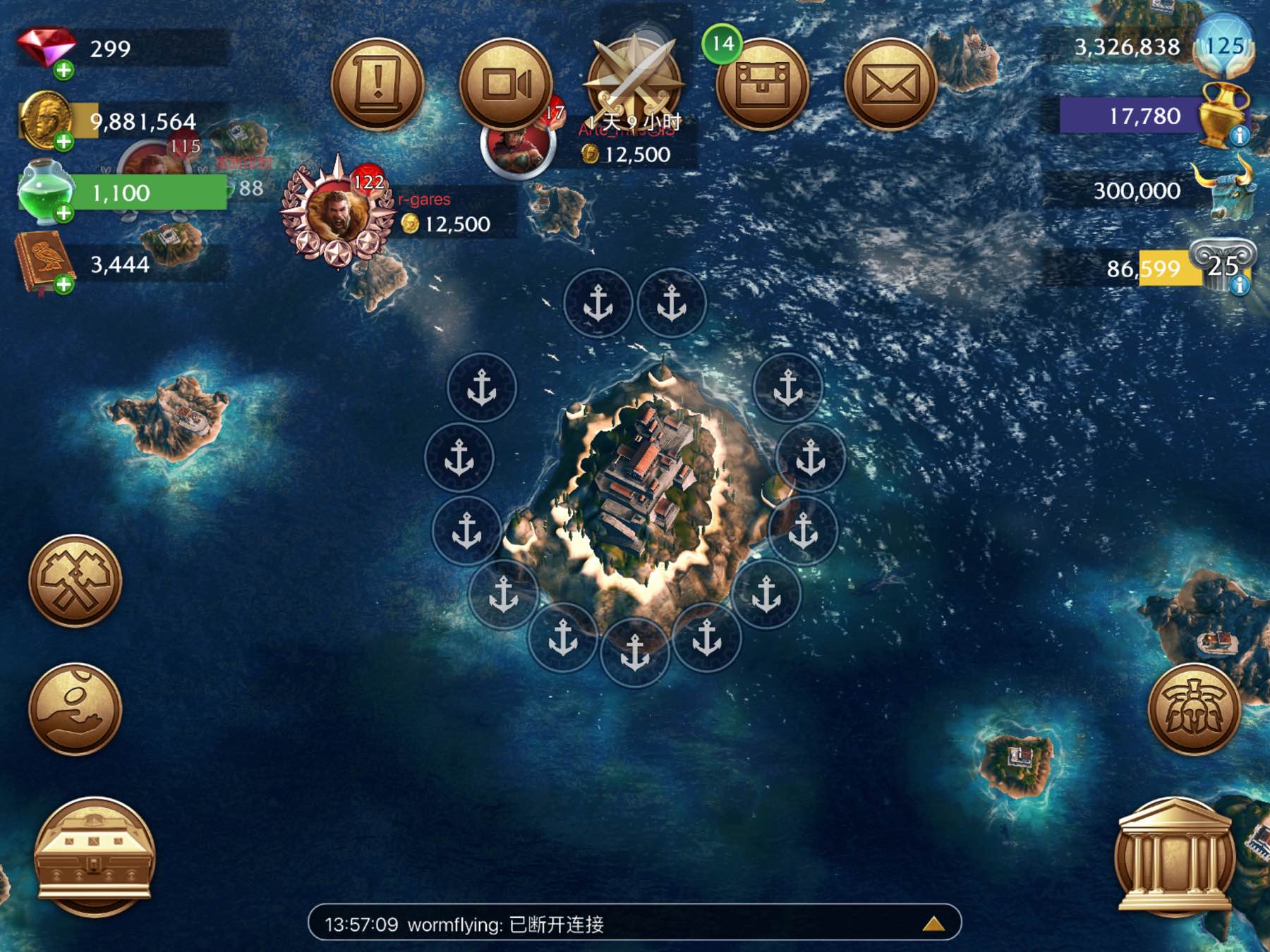1270x952 pixels.
Task: Open the video camera replay button
Action: point(505,85)
